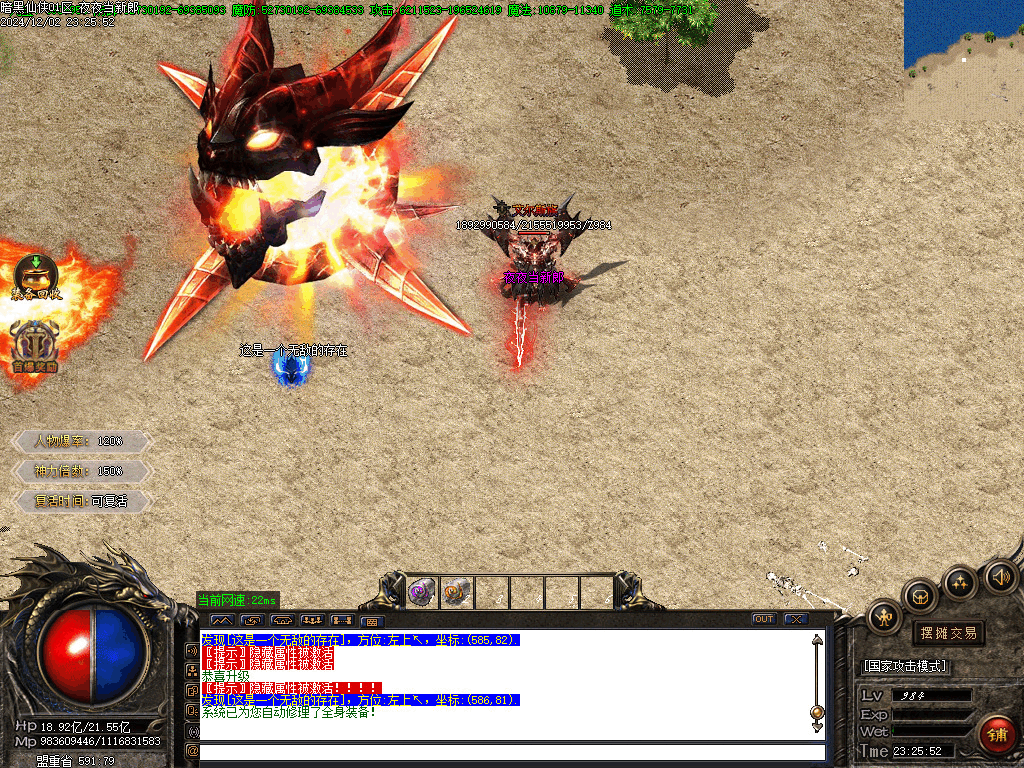Select the @ chat channel button
The height and width of the screenshot is (768, 1024).
click(192, 751)
